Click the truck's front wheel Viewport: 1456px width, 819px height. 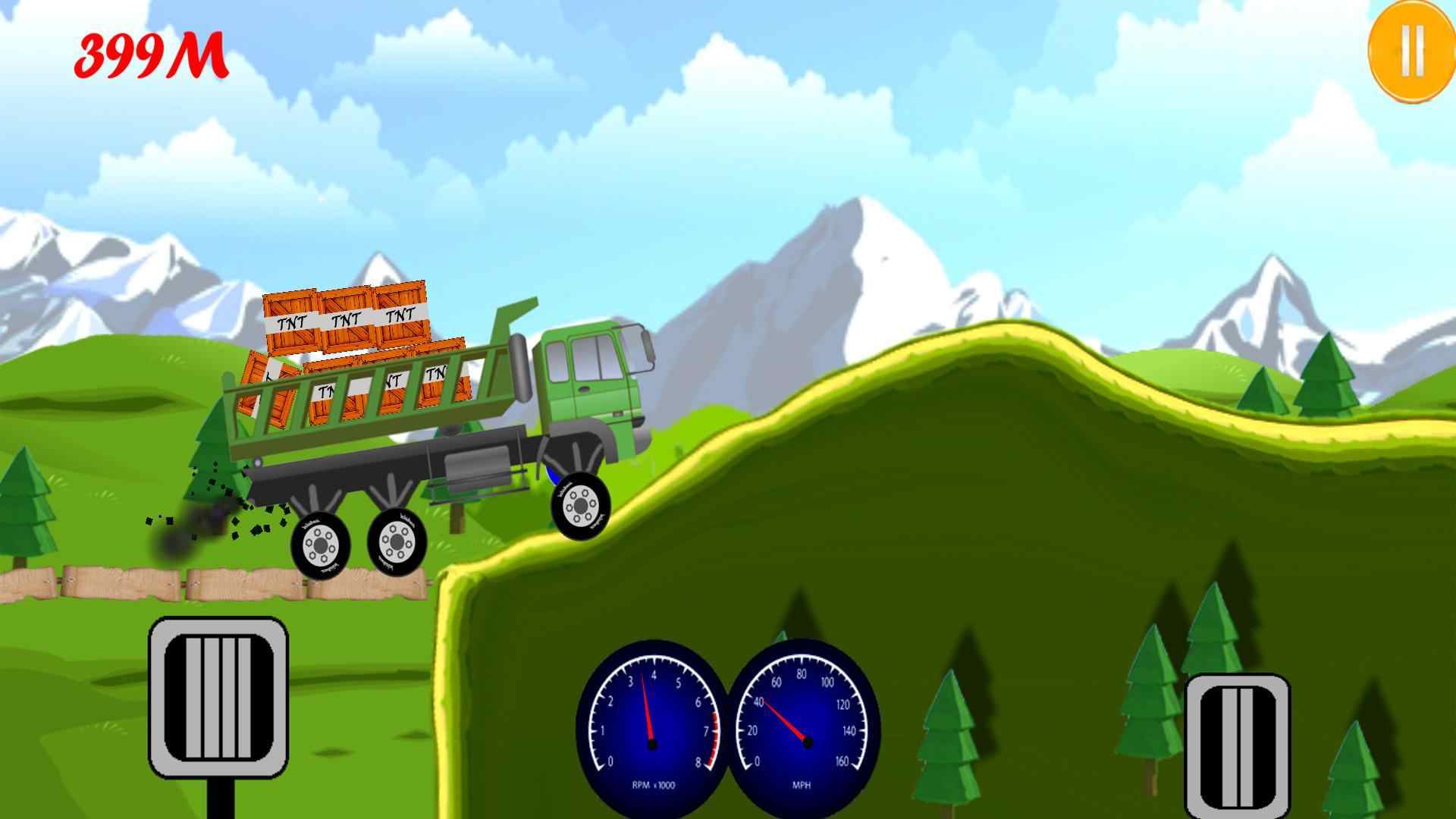point(582,504)
